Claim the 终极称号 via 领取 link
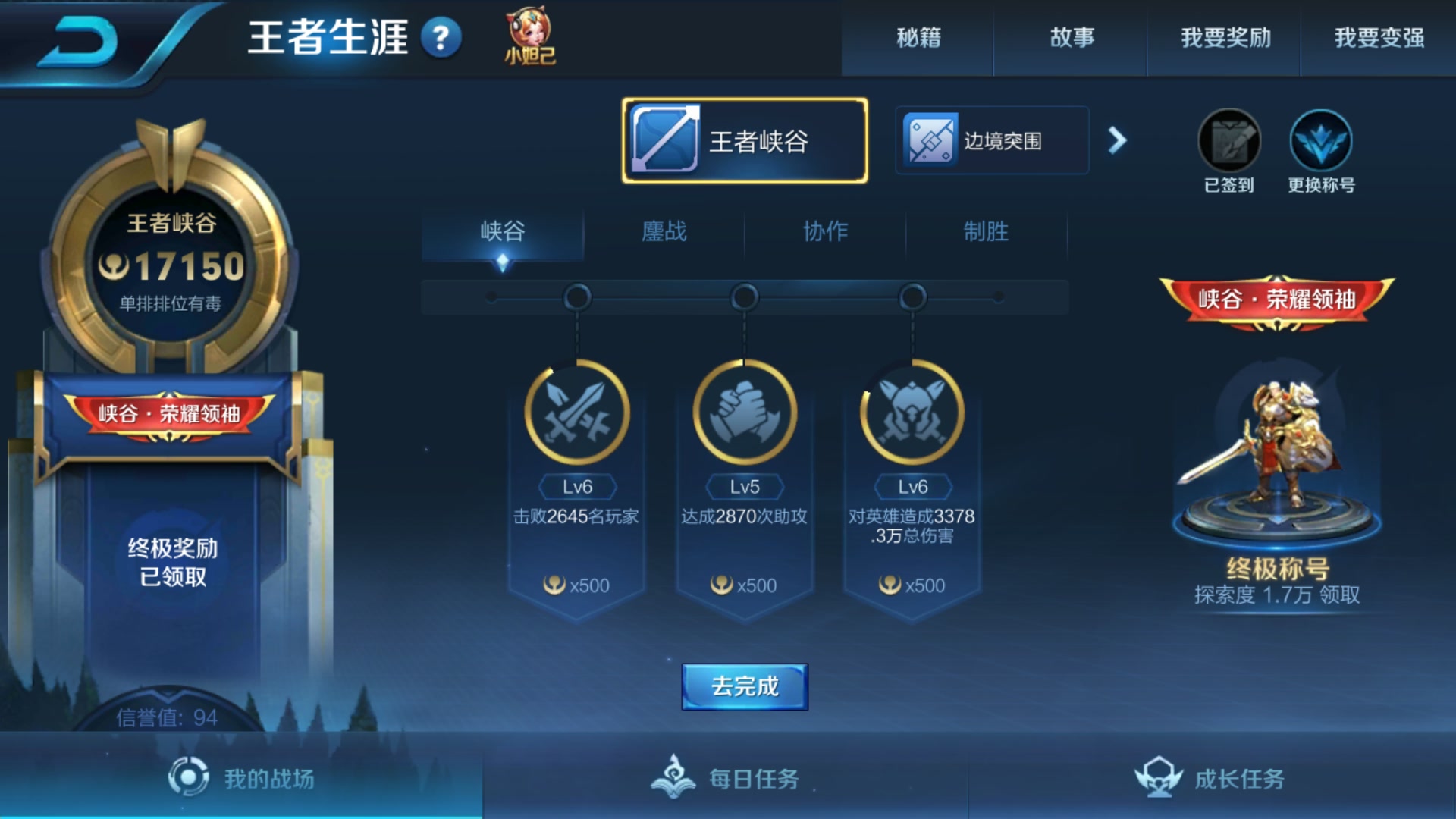This screenshot has height=819, width=1456. [x=1339, y=596]
